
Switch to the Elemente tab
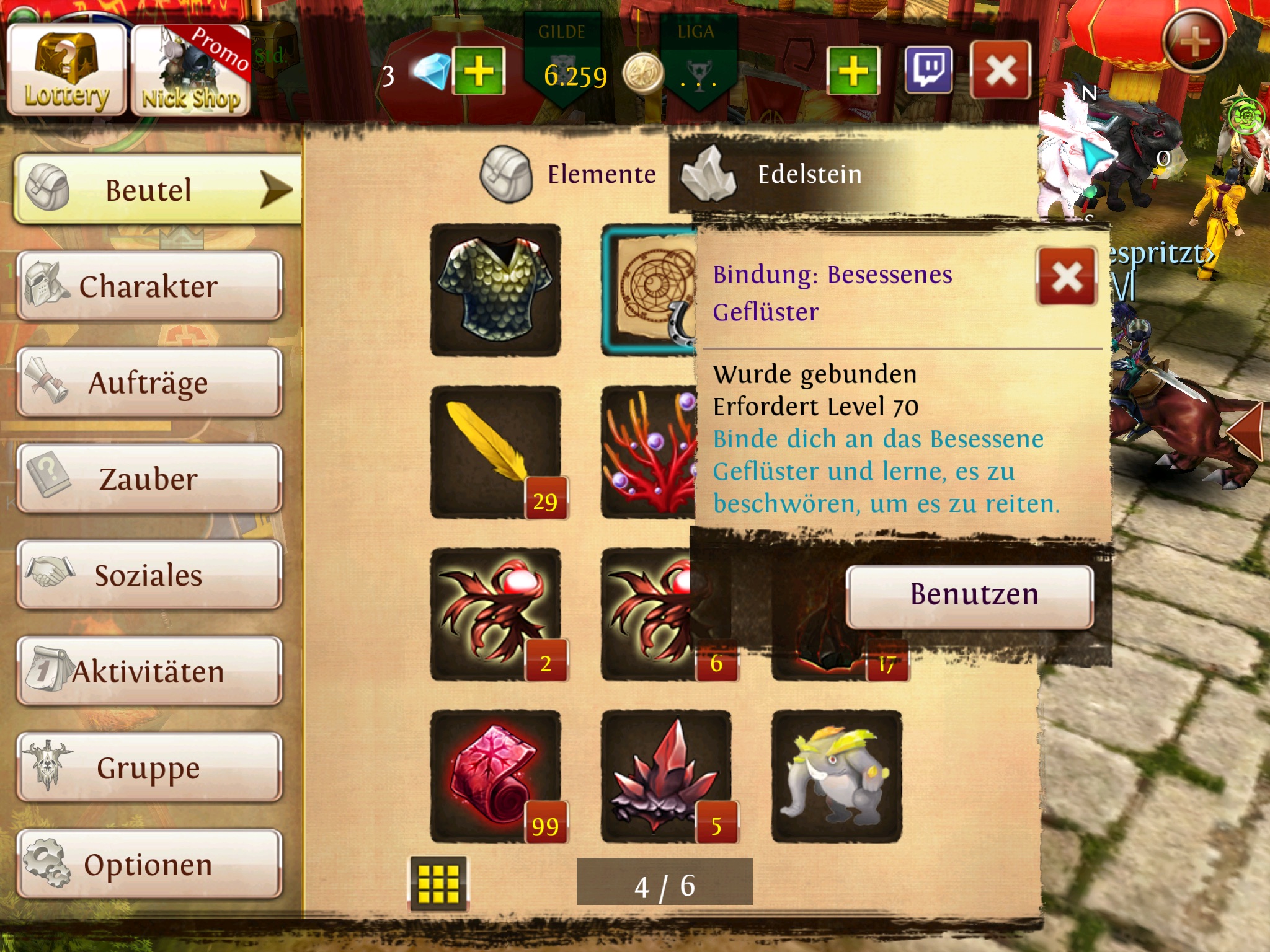coord(571,175)
